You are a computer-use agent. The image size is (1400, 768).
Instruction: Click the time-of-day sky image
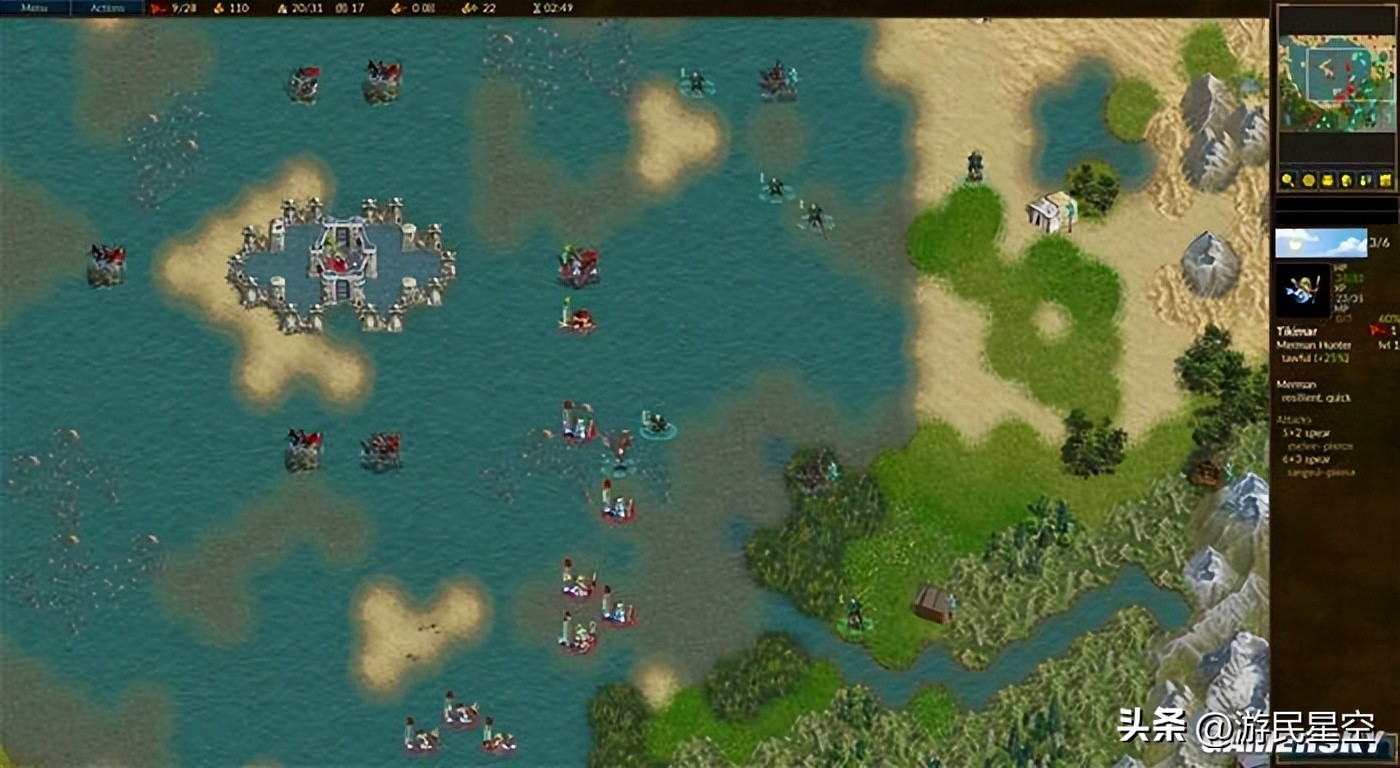[x=1320, y=243]
